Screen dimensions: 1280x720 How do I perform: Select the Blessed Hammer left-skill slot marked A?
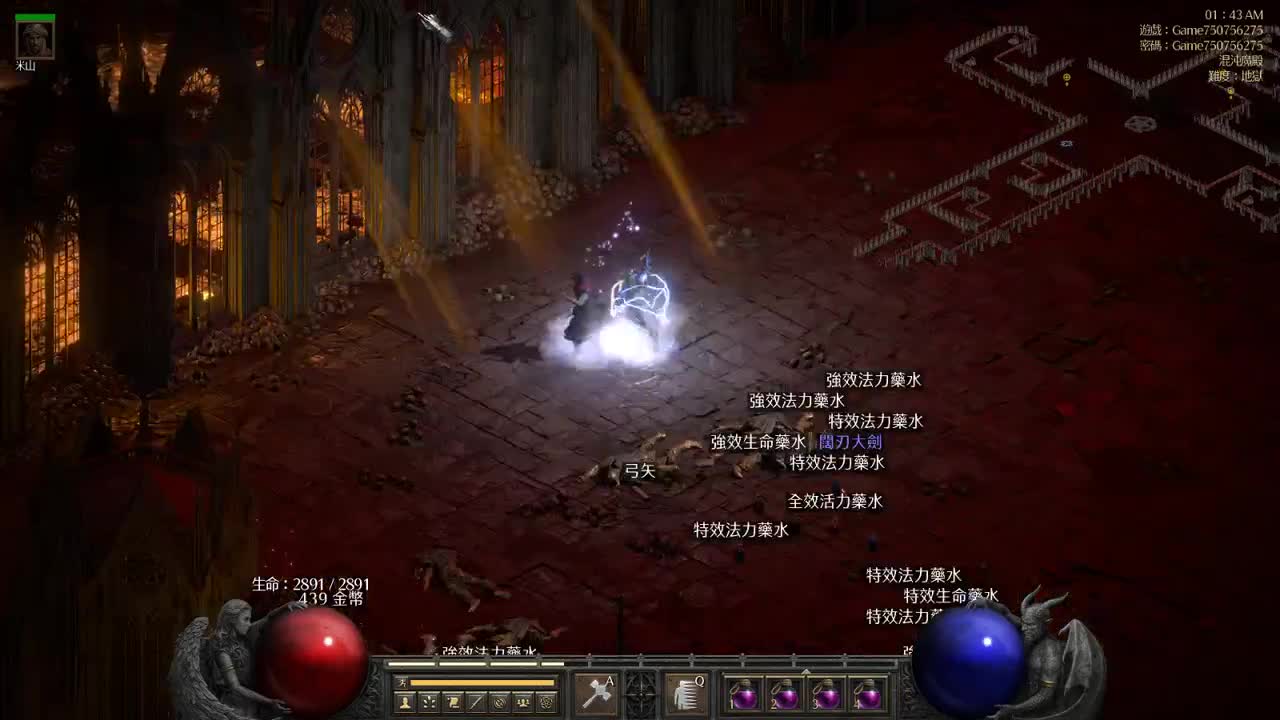595,694
